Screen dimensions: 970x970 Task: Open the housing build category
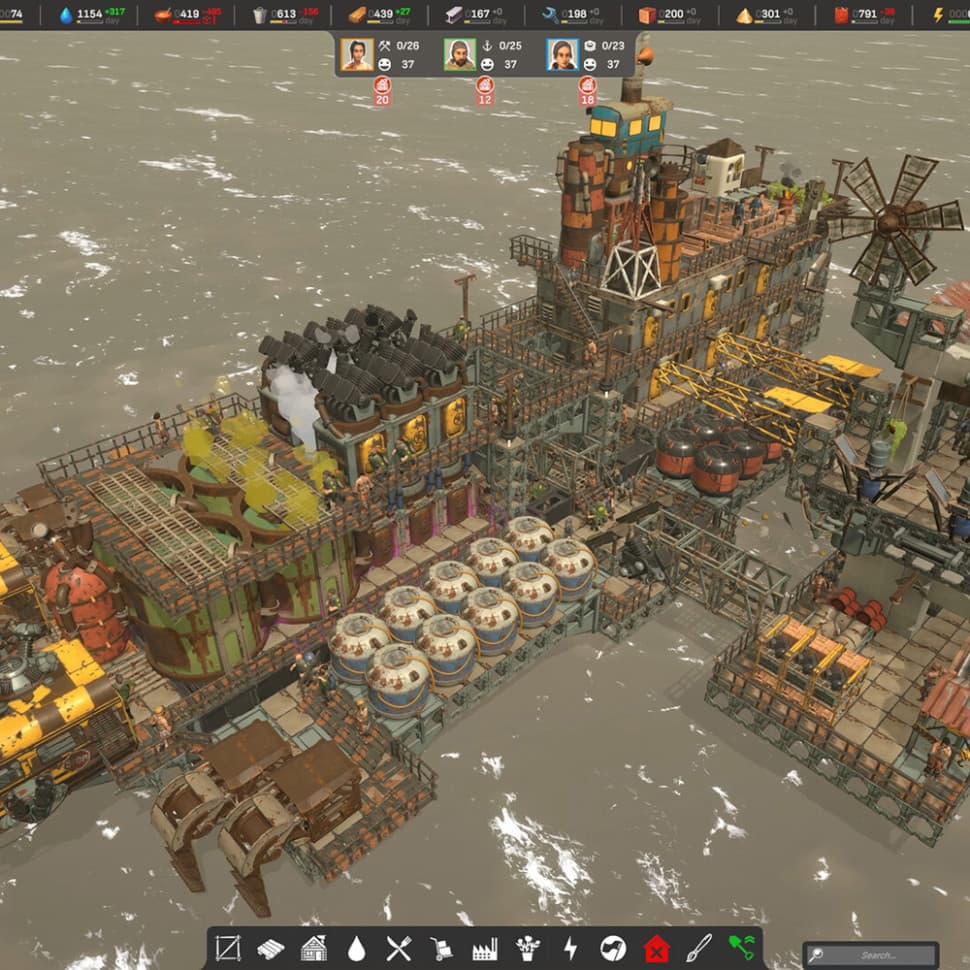[314, 948]
